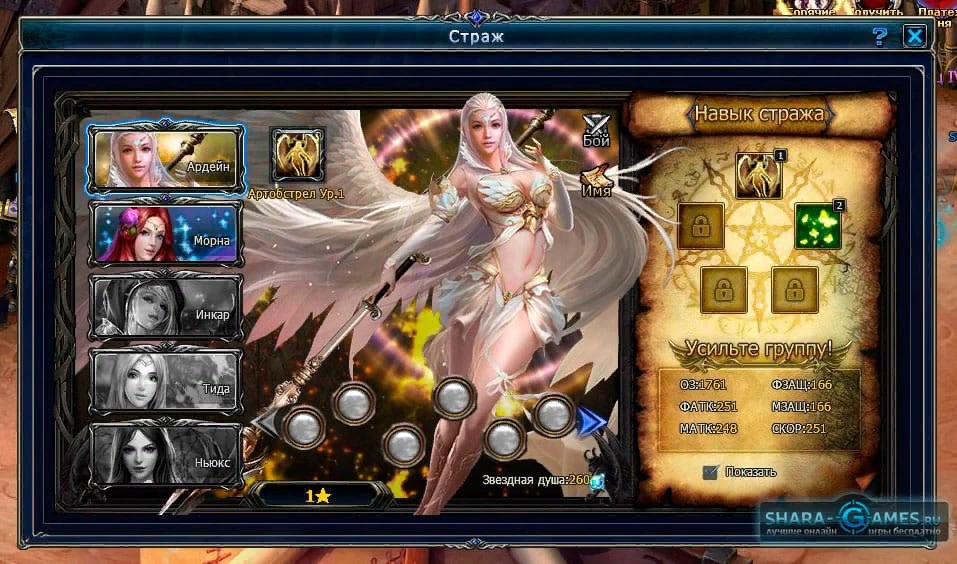This screenshot has height=564, width=957.
Task: Pick guardian Тида portrait
Action: 166,381
